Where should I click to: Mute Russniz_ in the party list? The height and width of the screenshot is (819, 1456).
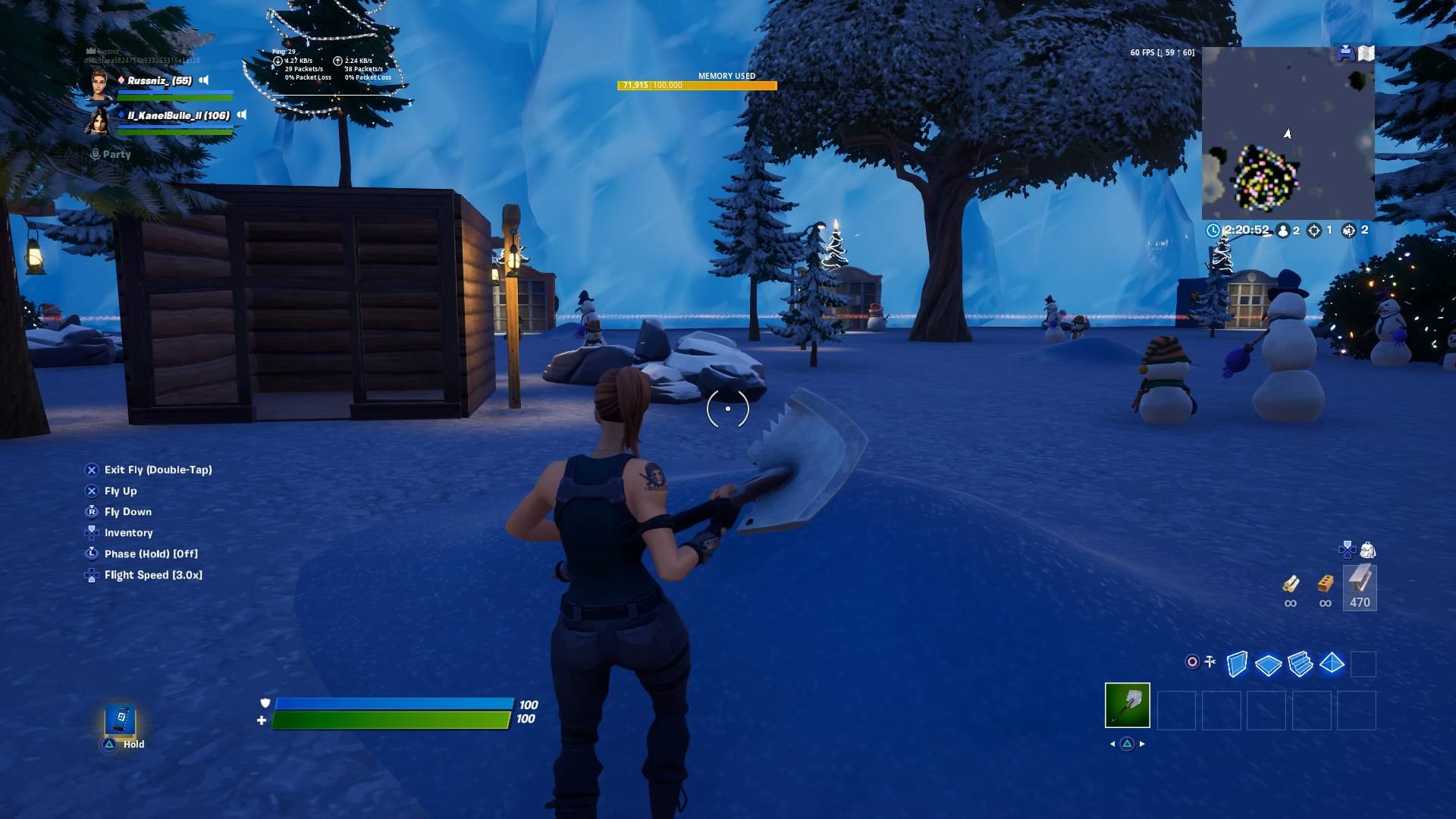[202, 80]
